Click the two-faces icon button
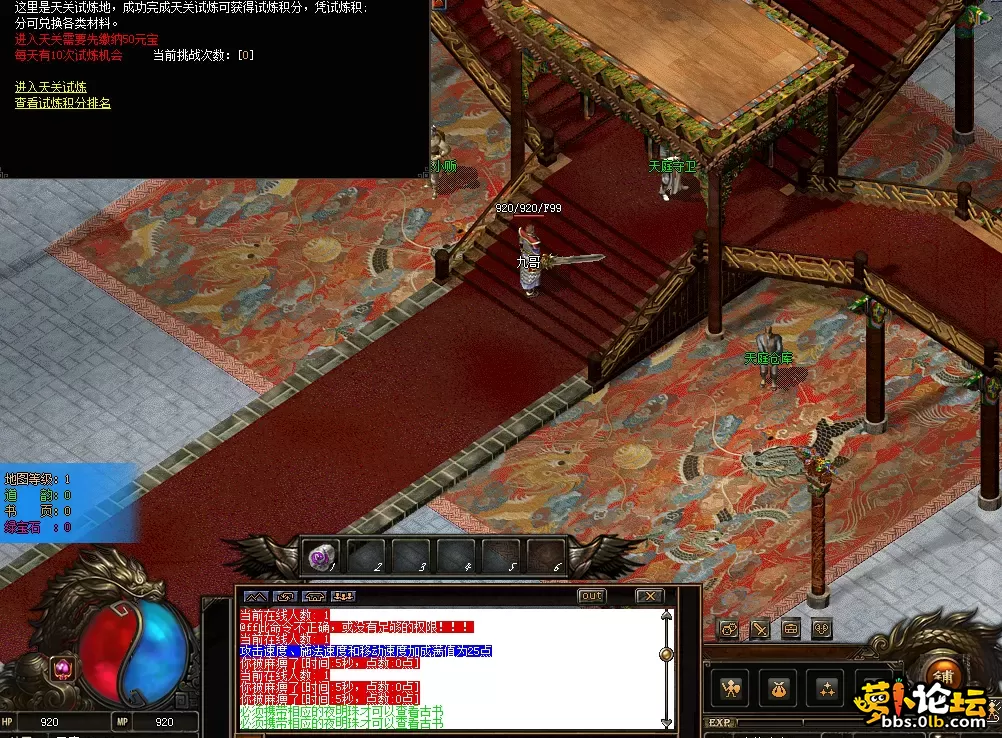This screenshot has height=738, width=1002. click(729, 629)
